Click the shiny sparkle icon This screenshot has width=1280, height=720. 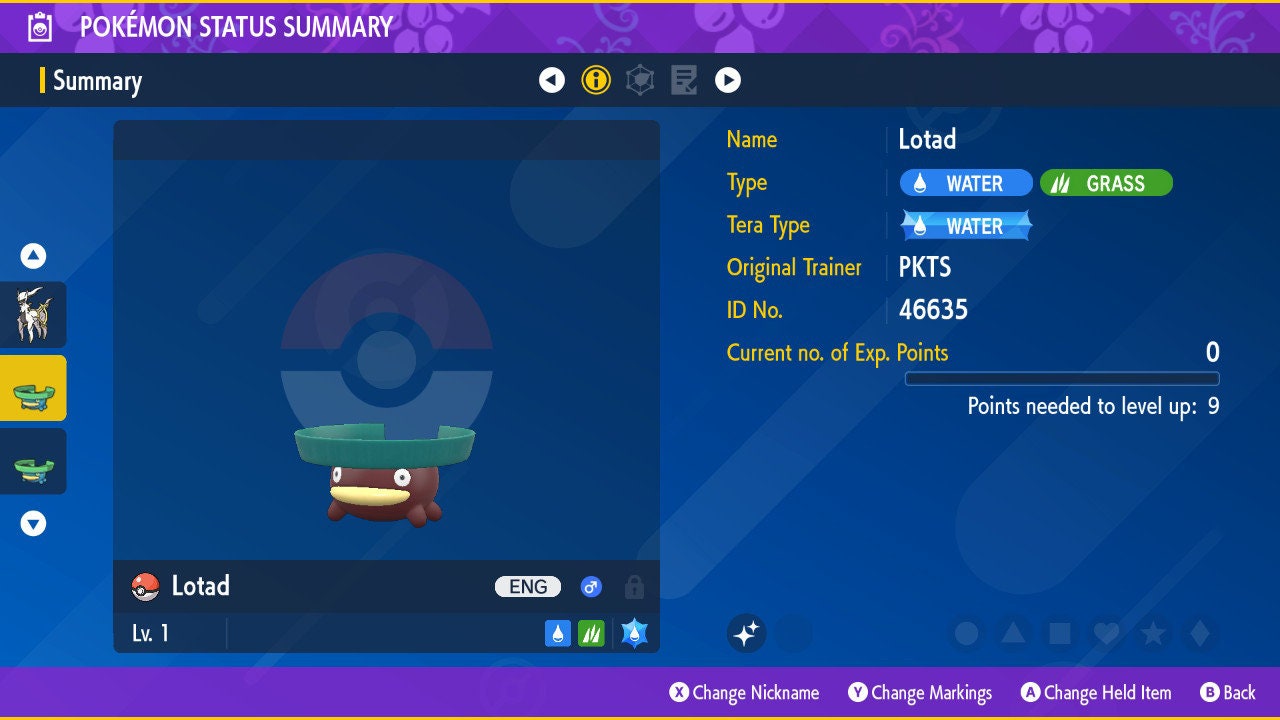point(746,633)
